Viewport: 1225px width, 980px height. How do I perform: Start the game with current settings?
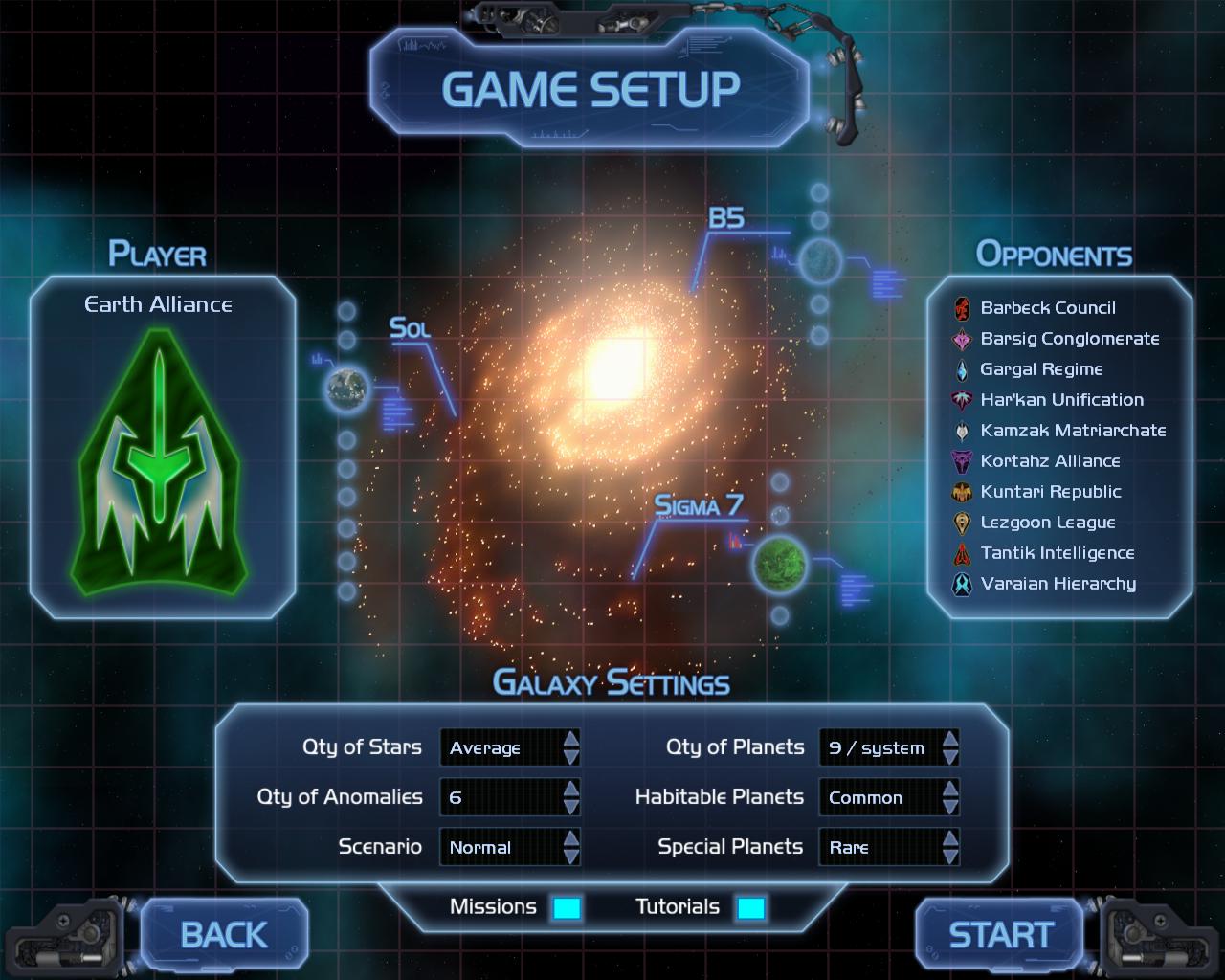[1000, 935]
